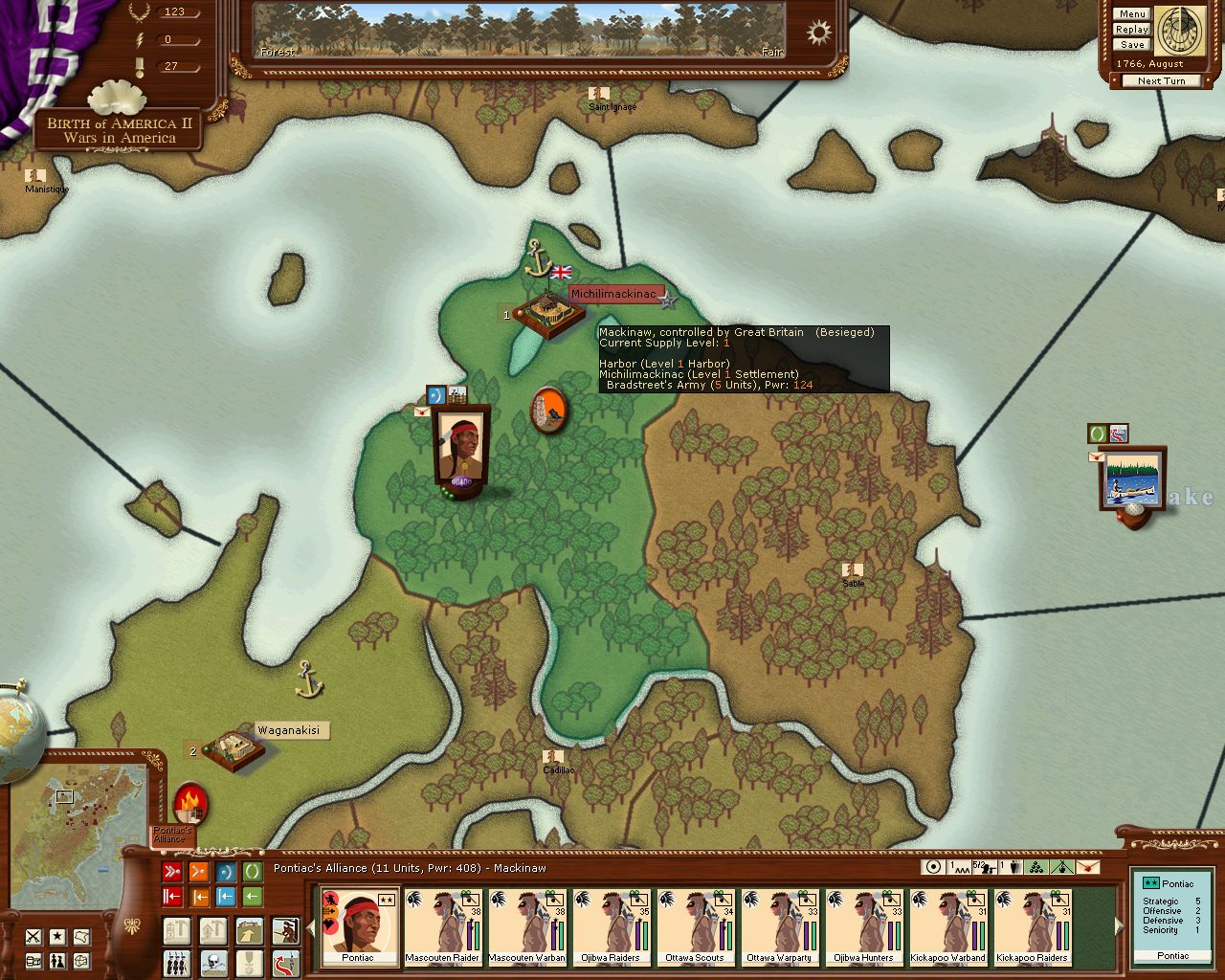
Task: Open the crossed swords ledger icon
Action: pos(34,936)
